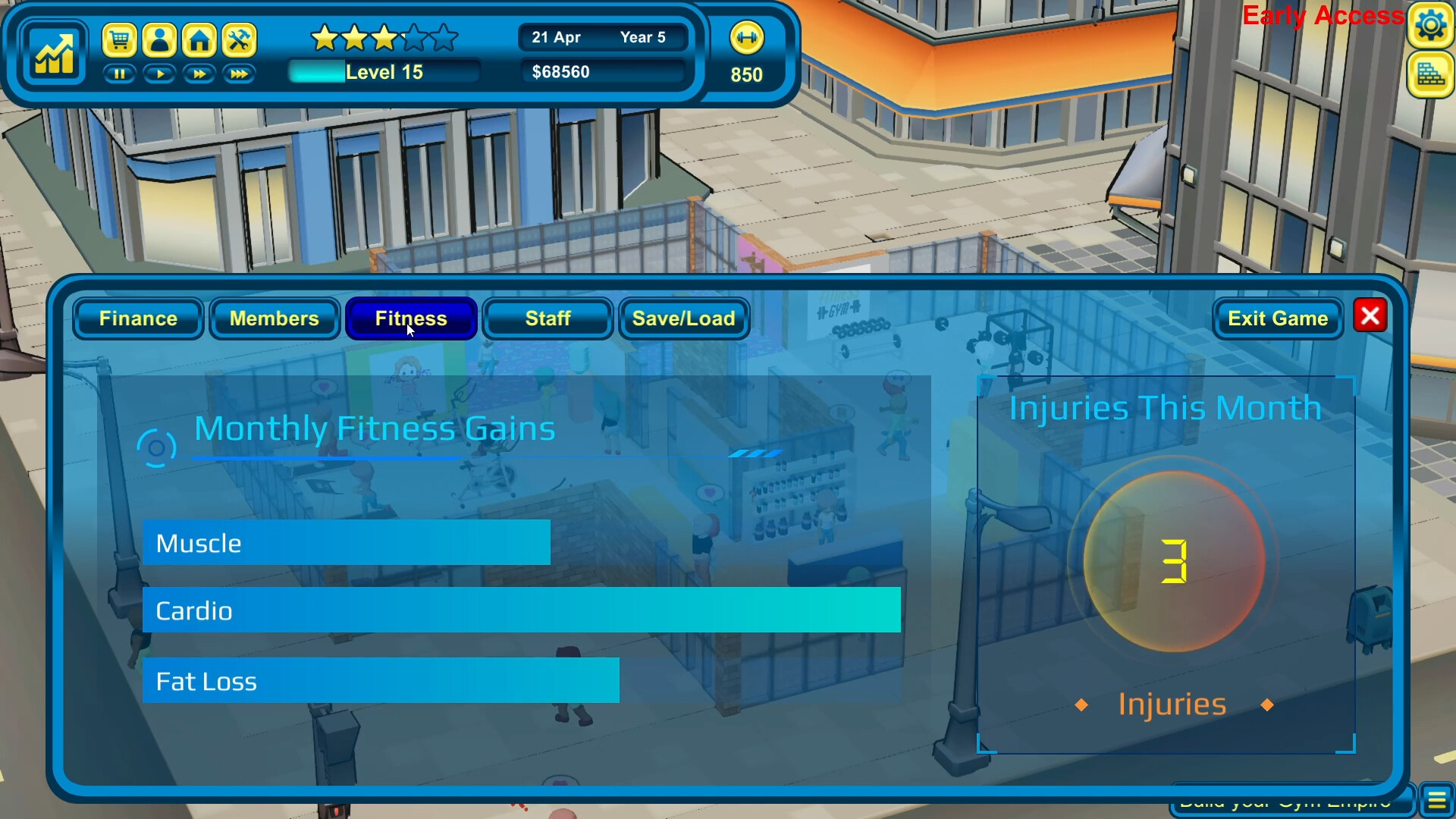The height and width of the screenshot is (819, 1456).
Task: Open the hamburger menu at bottom right
Action: coord(1437,798)
